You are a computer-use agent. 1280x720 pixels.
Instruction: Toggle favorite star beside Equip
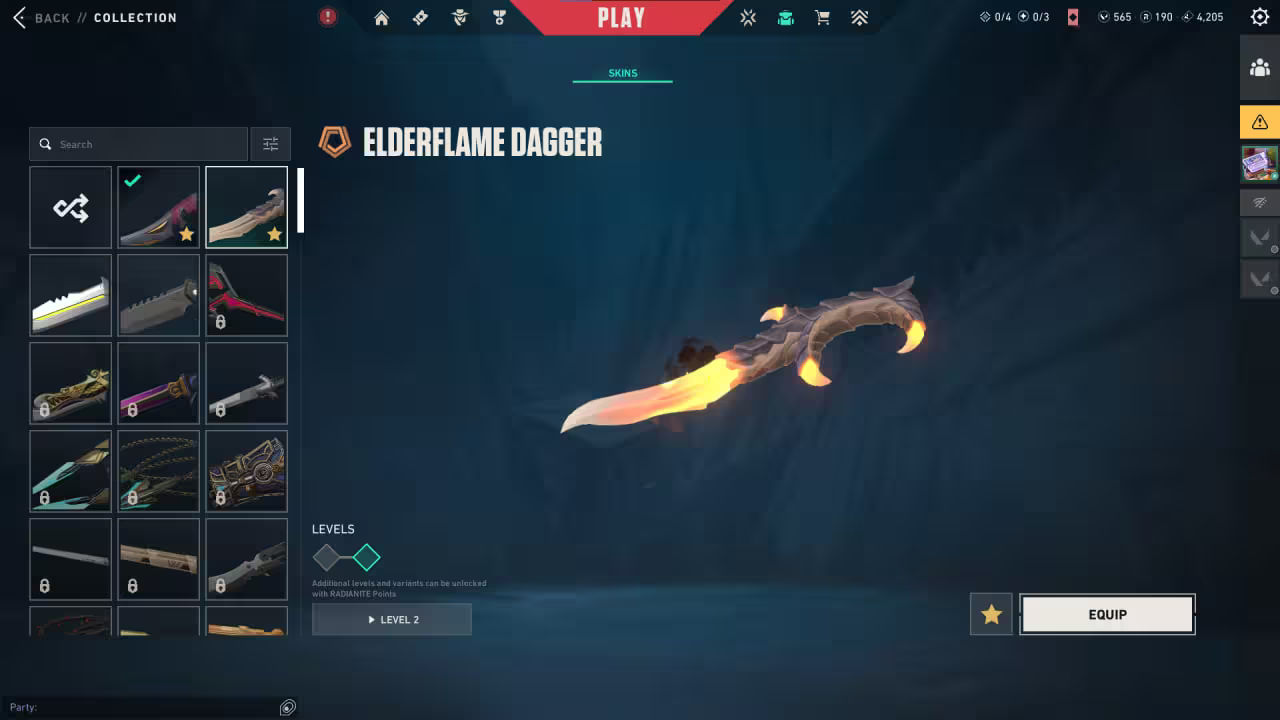(x=991, y=615)
